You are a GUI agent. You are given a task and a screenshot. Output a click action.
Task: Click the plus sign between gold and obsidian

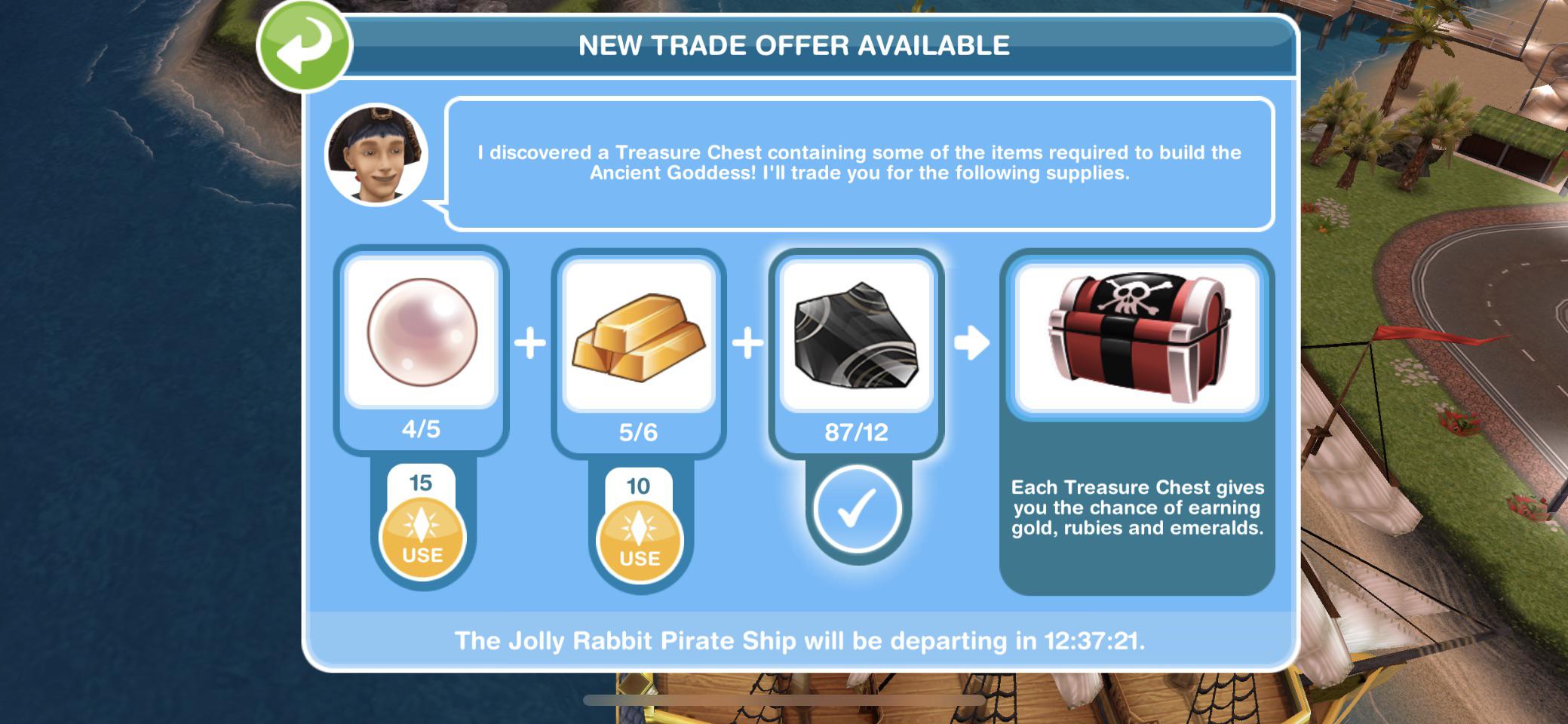click(x=747, y=343)
